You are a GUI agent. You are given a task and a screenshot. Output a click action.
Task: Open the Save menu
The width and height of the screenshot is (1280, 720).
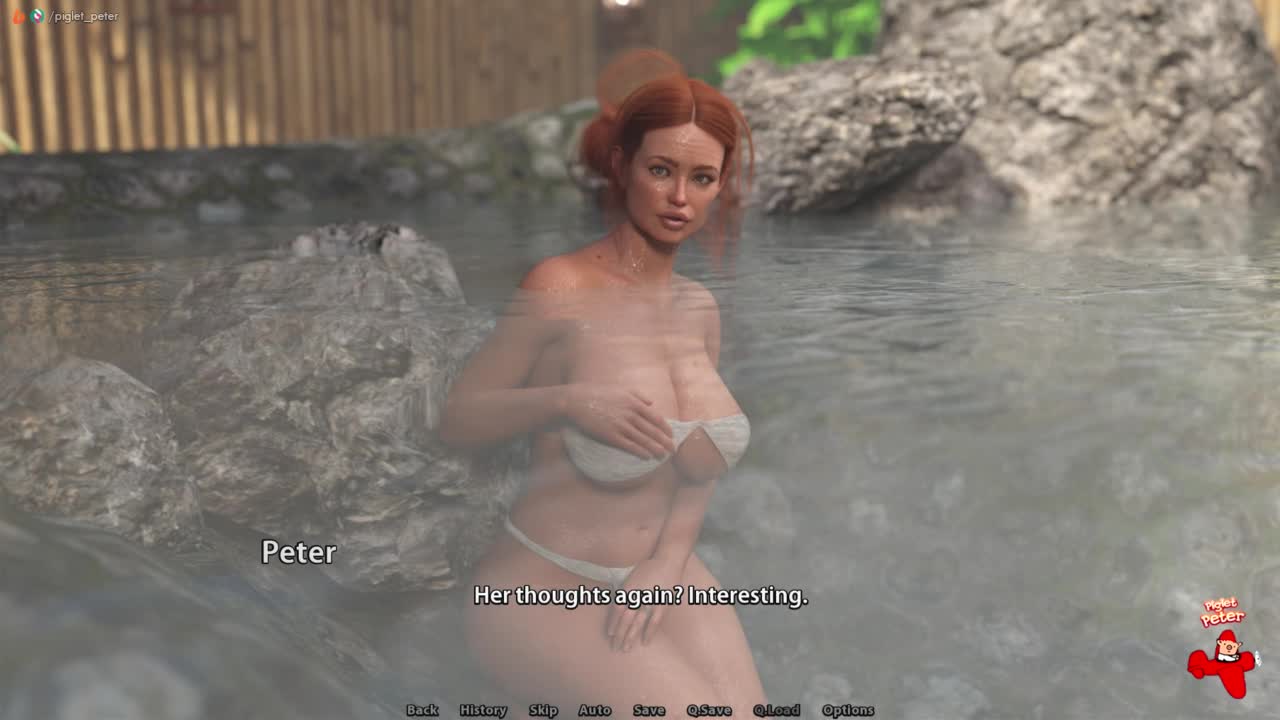tap(649, 710)
